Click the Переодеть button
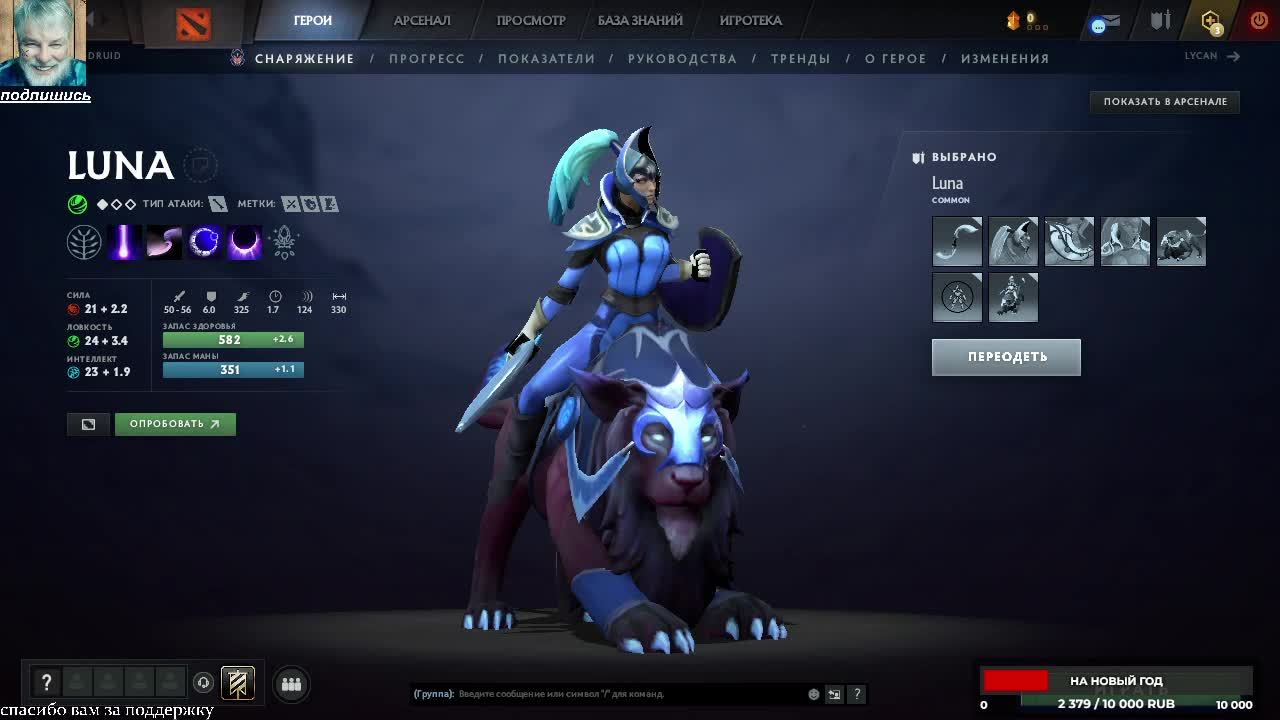The height and width of the screenshot is (720, 1280). [1006, 357]
